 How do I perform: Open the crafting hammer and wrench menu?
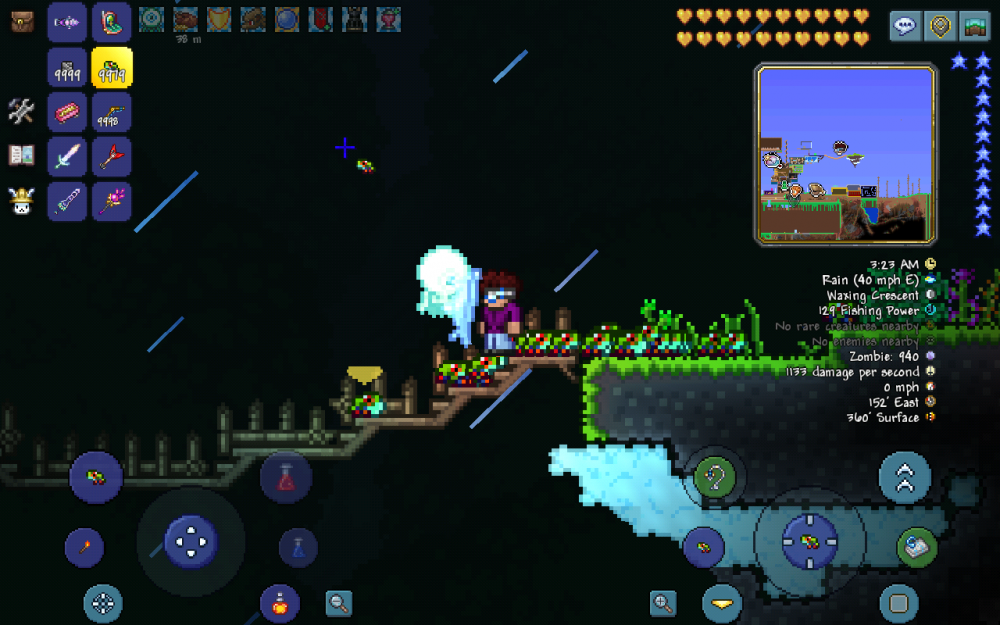click(x=22, y=111)
